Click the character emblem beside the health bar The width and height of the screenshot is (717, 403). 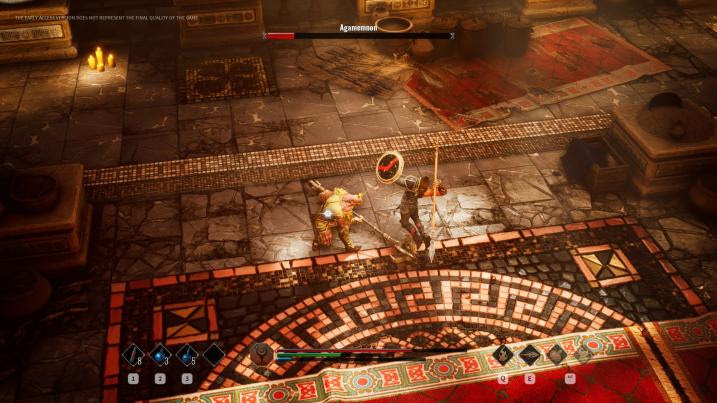(263, 355)
